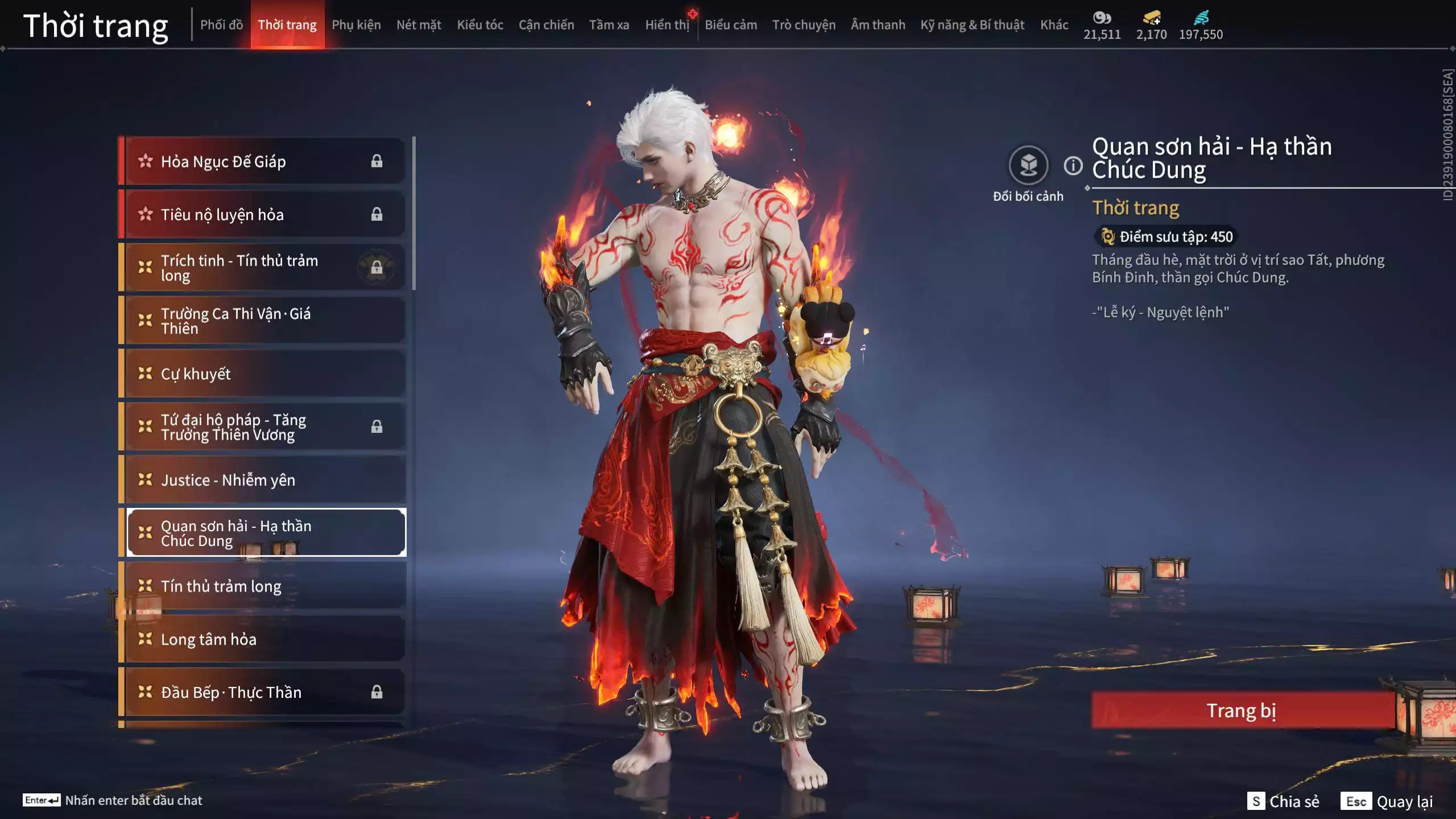This screenshot has height=819, width=1456.
Task: Show the Hiển thị tab
Action: (x=667, y=25)
